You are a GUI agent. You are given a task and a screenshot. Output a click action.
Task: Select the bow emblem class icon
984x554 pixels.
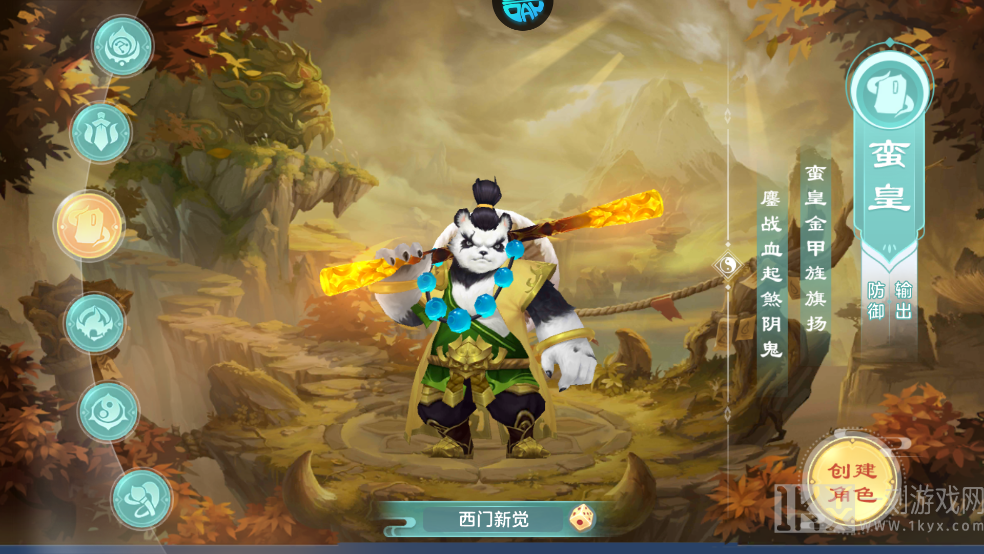coord(141,498)
